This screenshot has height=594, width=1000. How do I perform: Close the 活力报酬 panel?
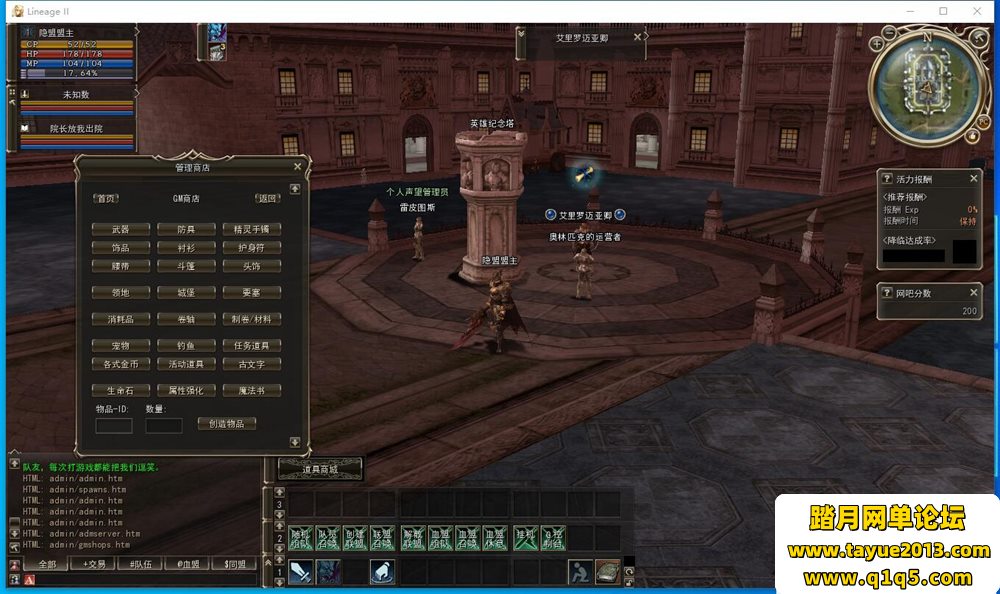point(973,178)
